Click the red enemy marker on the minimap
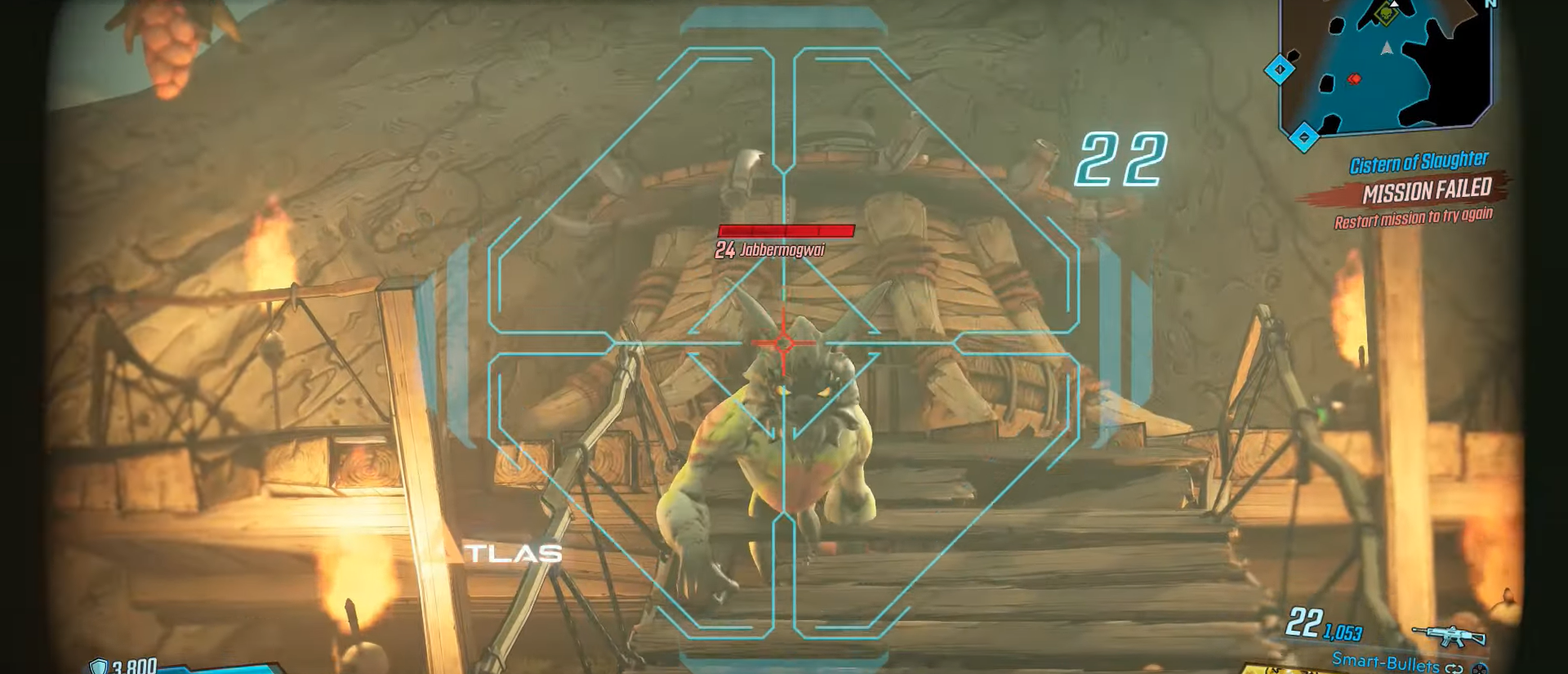The height and width of the screenshot is (674, 1568). [x=1354, y=78]
